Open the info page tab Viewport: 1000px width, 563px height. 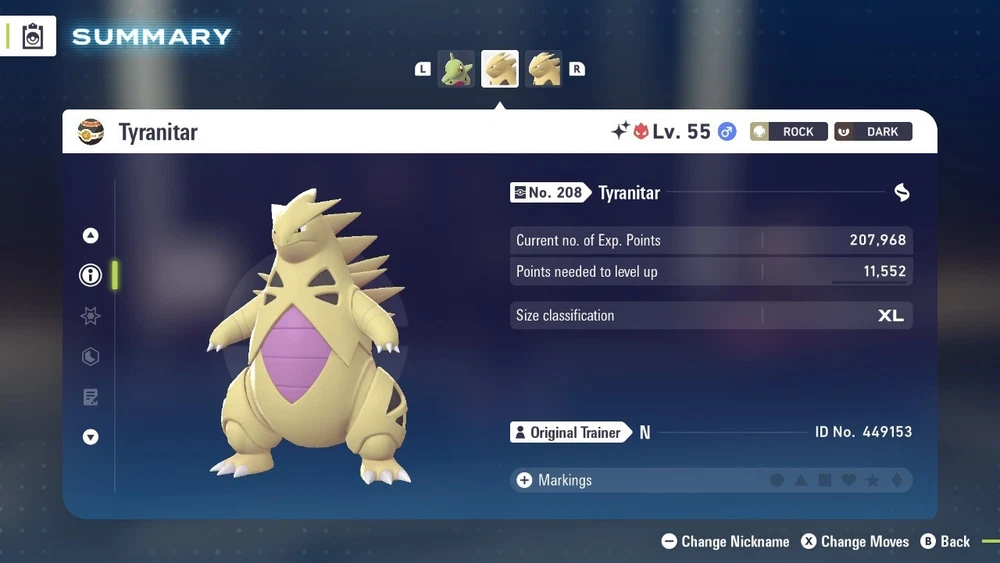[91, 275]
